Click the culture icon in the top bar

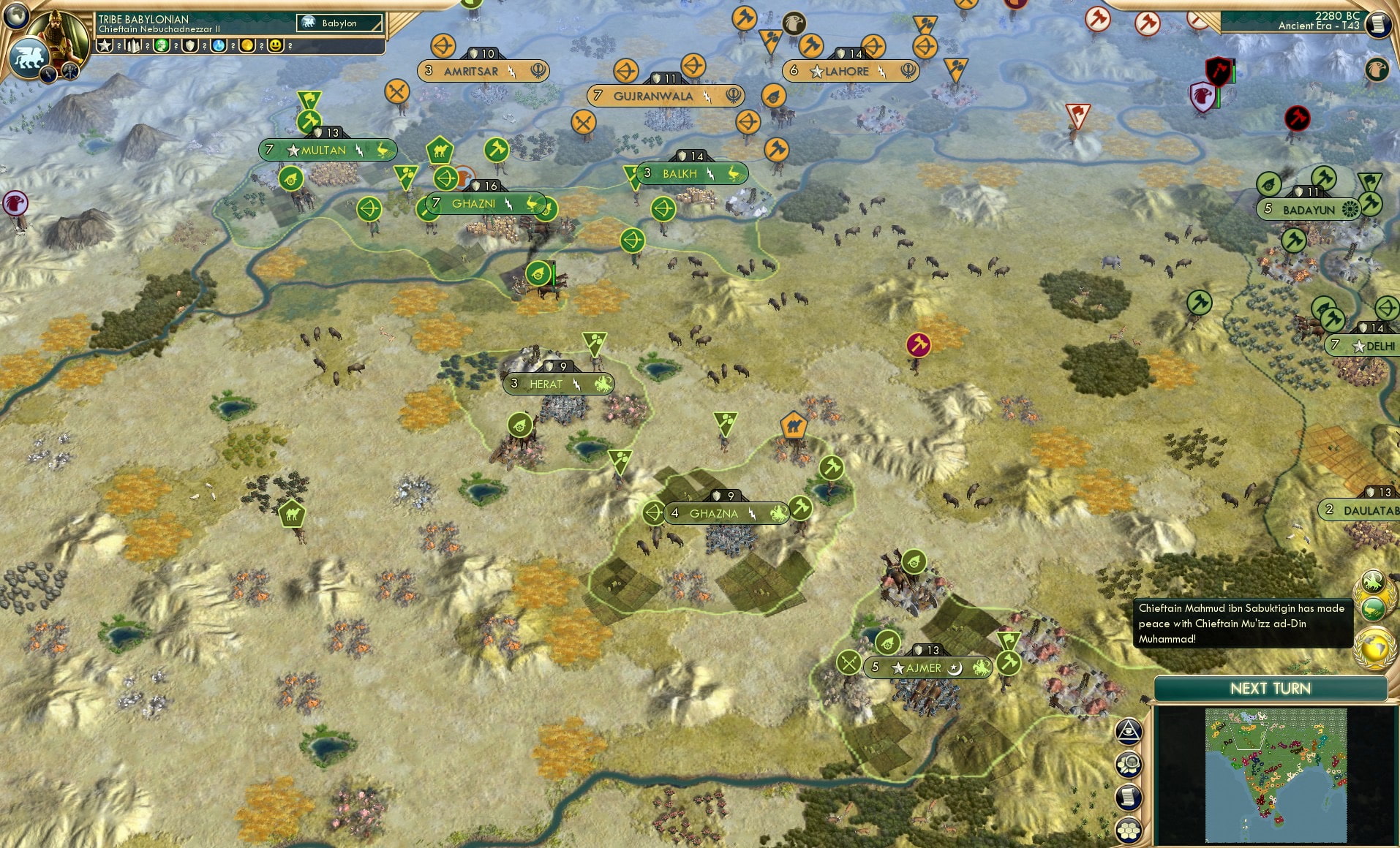pyautogui.click(x=161, y=45)
